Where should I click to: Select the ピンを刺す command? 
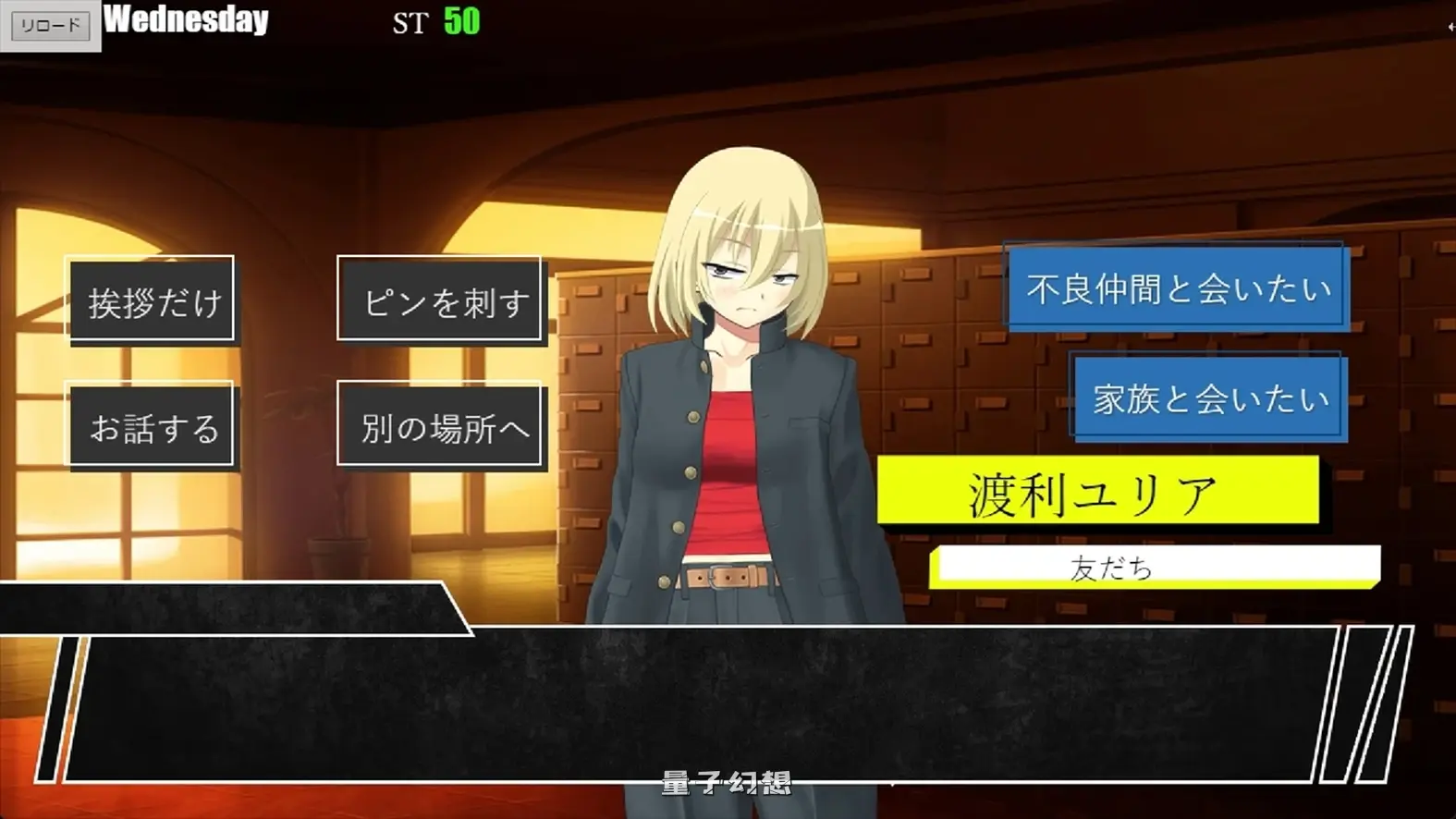[441, 299]
